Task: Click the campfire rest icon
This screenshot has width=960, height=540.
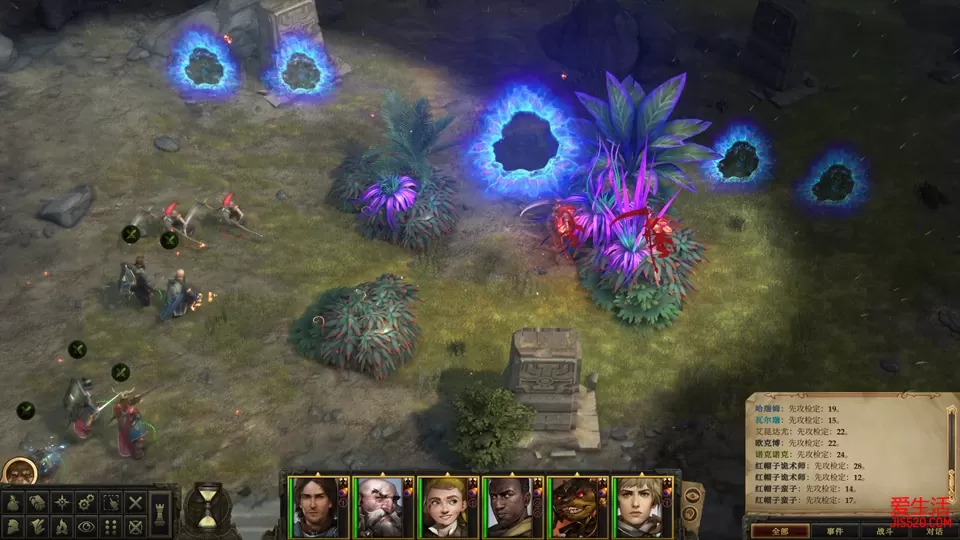Action: (x=61, y=526)
